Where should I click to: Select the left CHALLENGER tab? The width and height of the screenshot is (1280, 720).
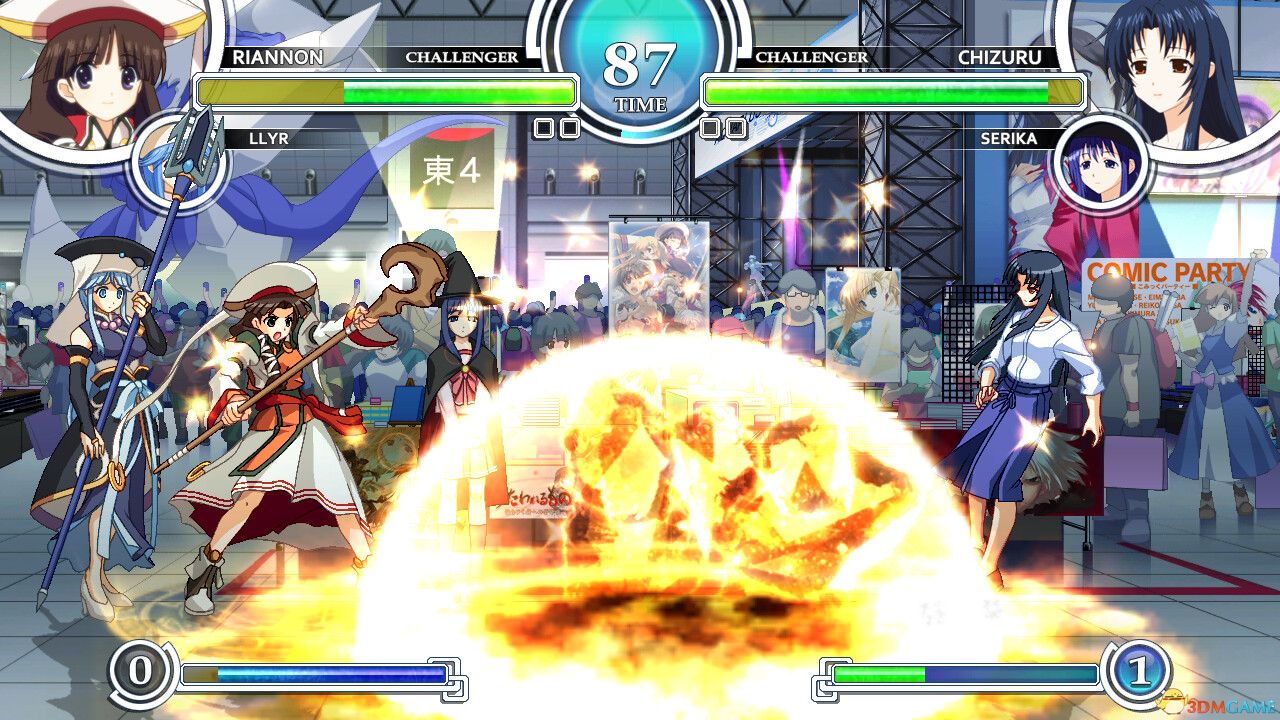click(463, 58)
